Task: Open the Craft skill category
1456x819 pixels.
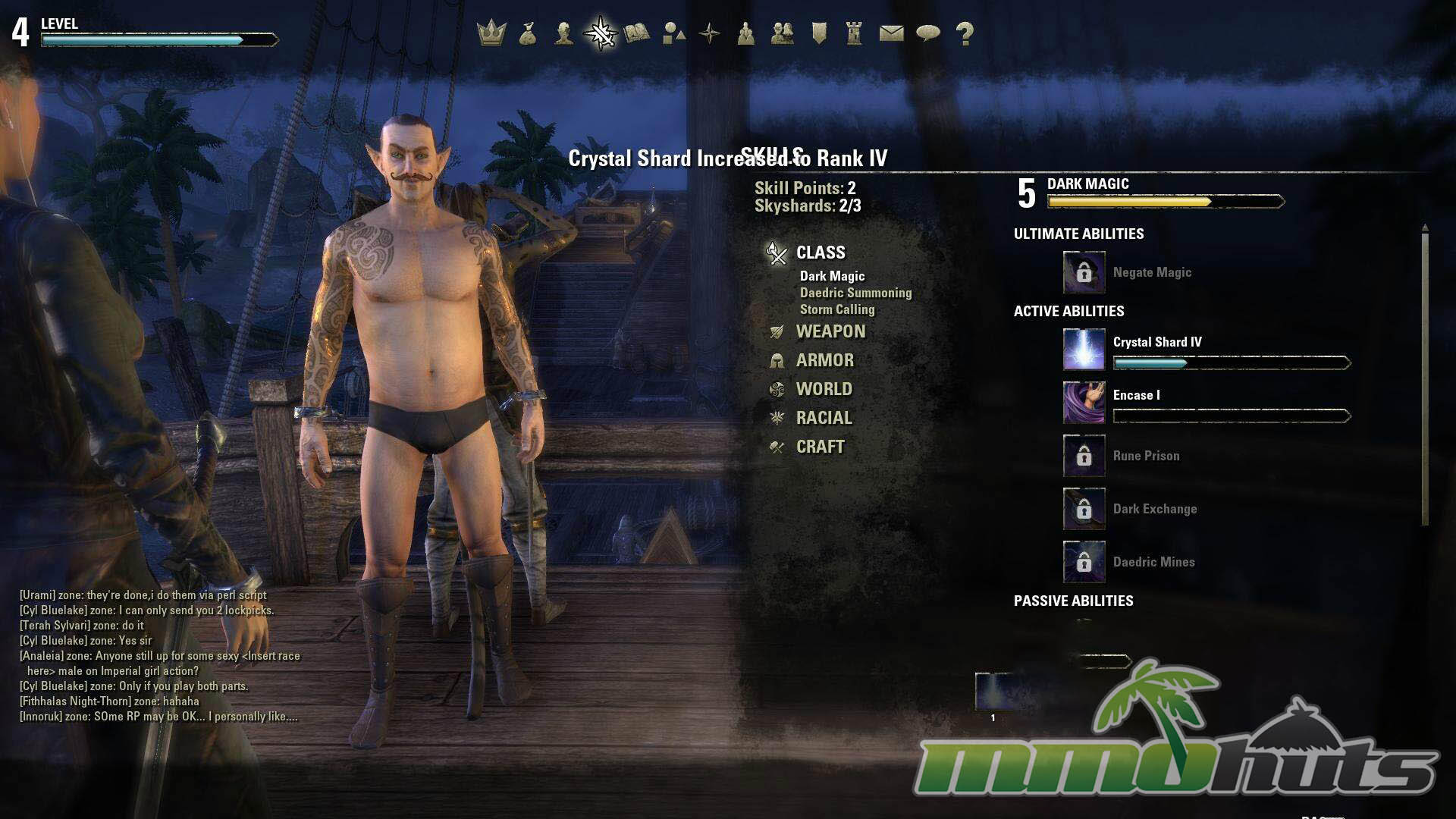Action: click(x=820, y=447)
